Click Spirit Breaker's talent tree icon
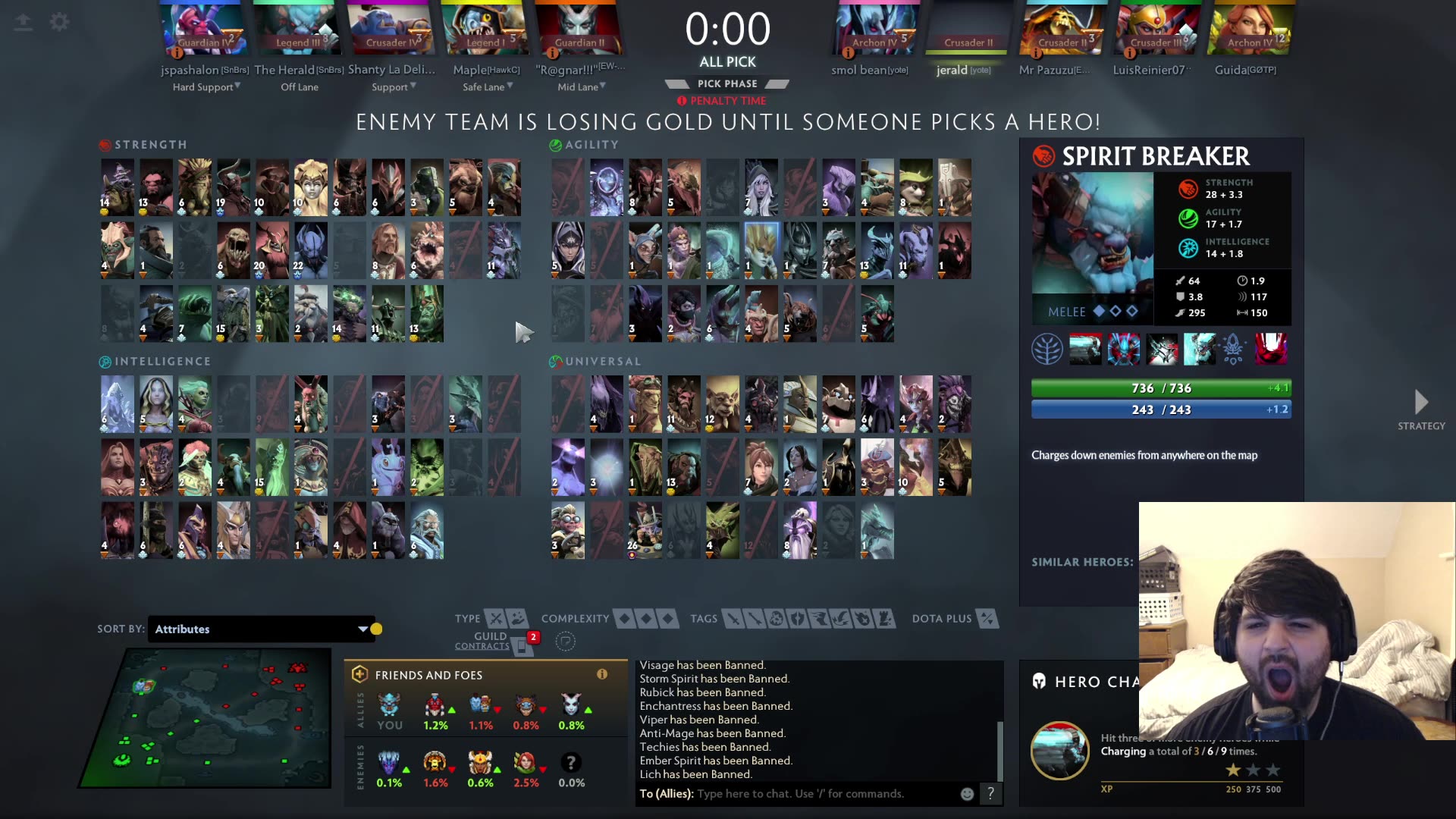1456x819 pixels. [x=1048, y=349]
